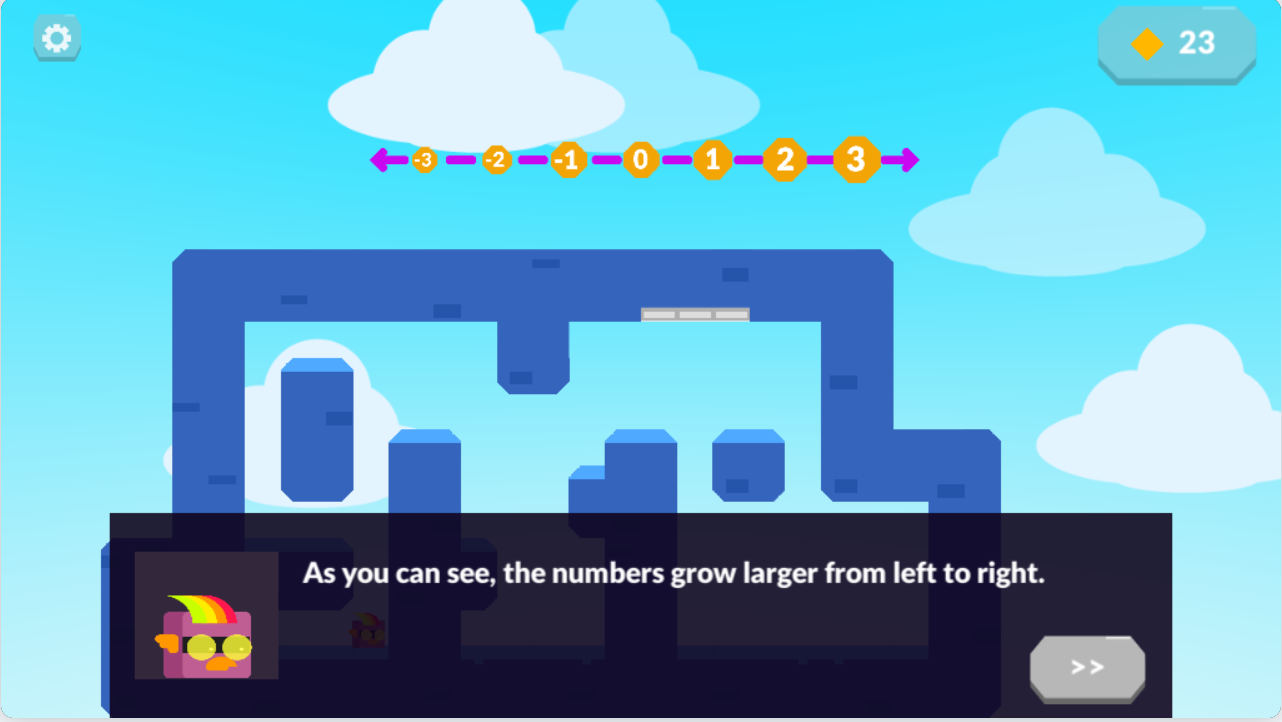1282x722 pixels.
Task: Open the settings gear icon
Action: (56, 37)
